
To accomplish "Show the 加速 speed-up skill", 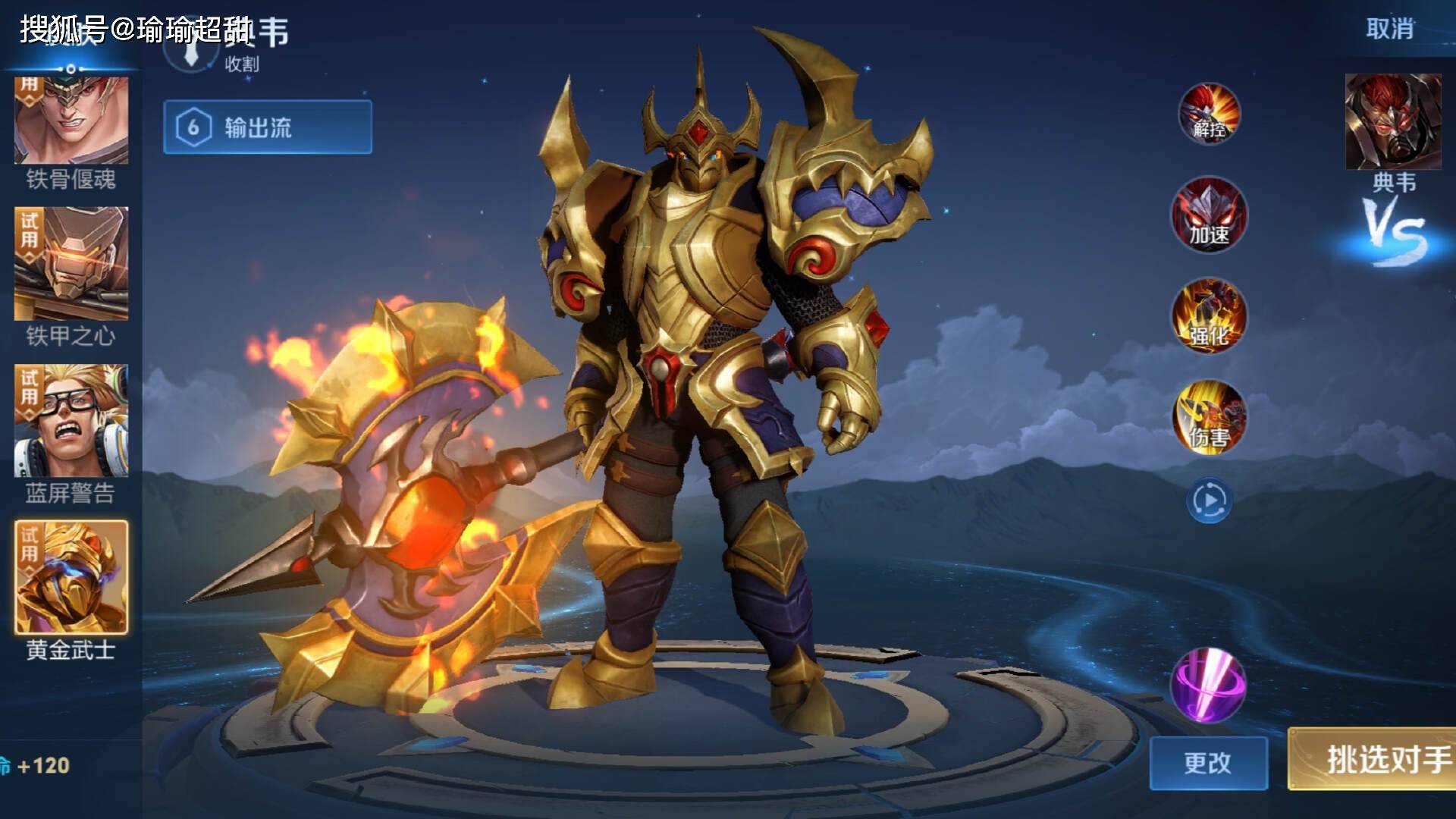I will point(1209,215).
